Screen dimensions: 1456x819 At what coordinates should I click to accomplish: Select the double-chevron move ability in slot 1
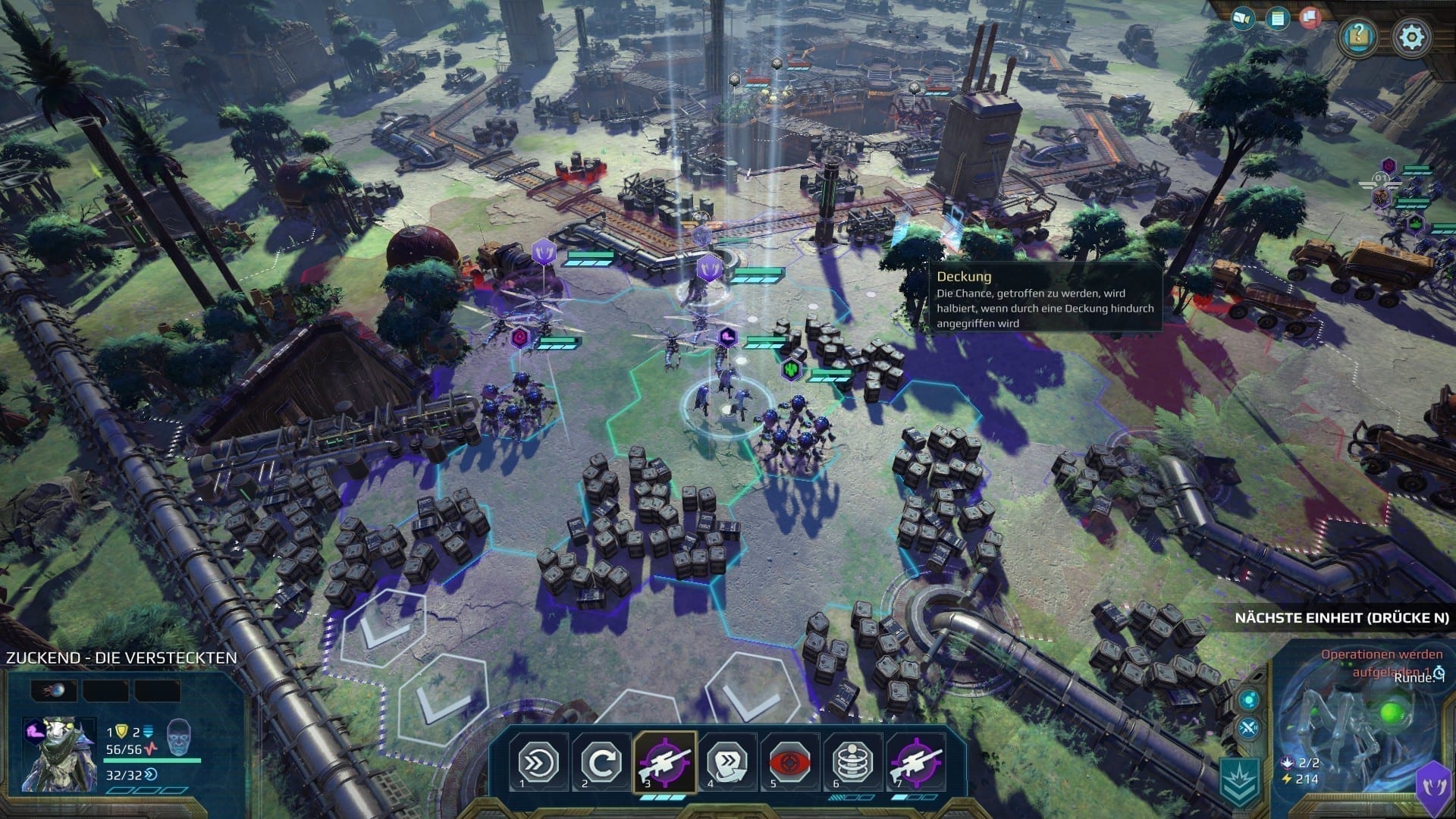pos(538,762)
